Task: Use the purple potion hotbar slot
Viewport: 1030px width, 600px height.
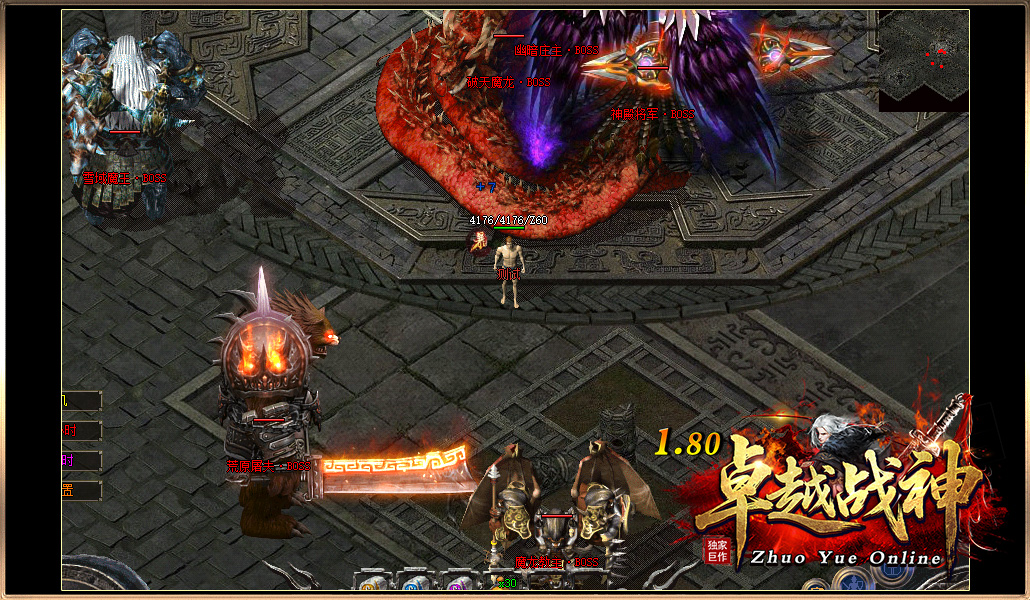Action: point(457,584)
